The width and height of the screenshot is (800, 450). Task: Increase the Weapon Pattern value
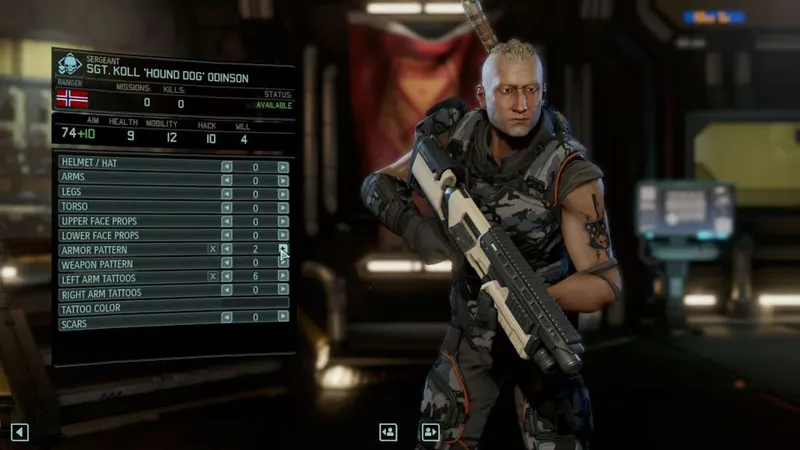click(x=283, y=262)
